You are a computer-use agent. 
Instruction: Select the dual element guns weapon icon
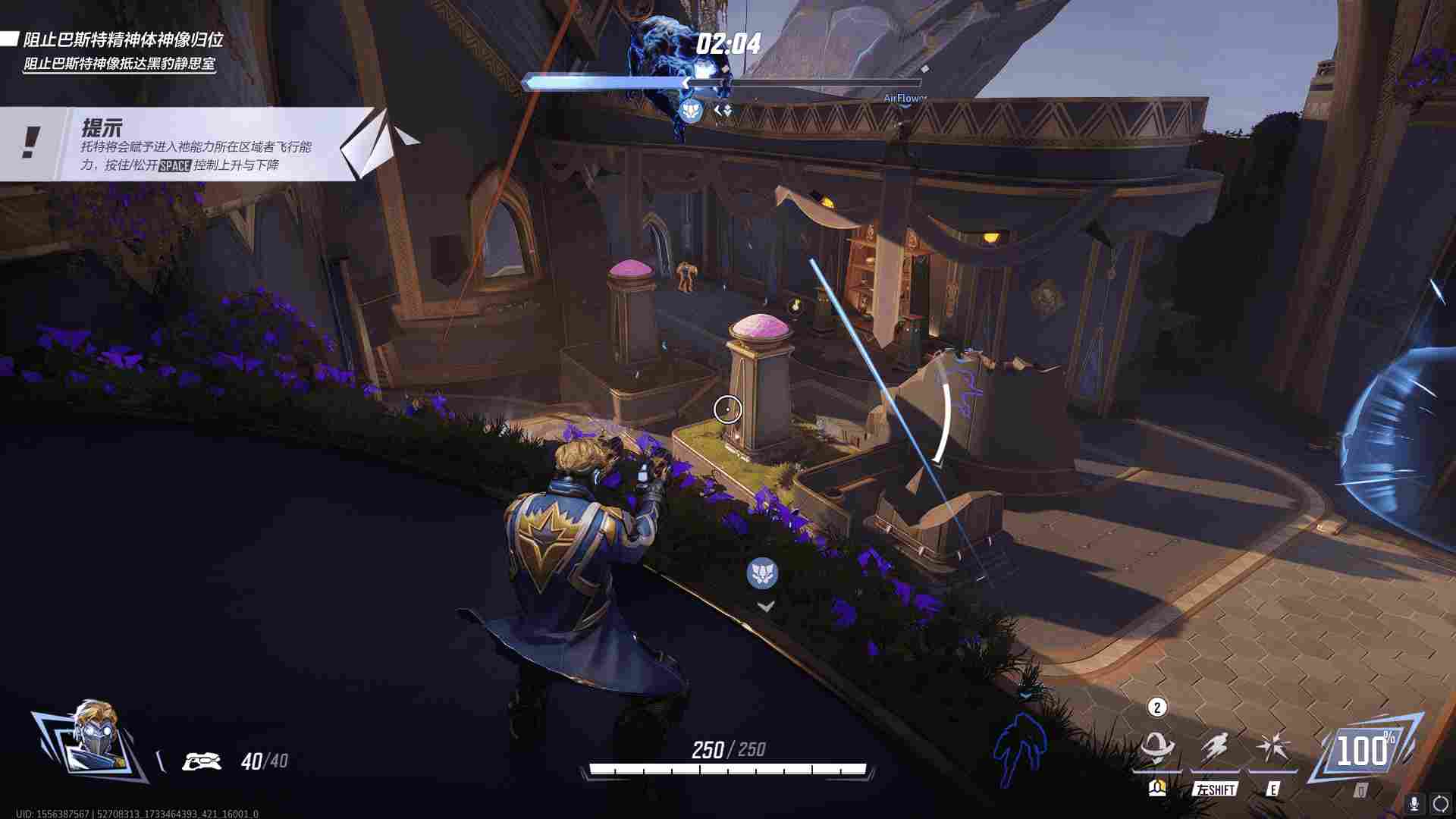(x=202, y=761)
